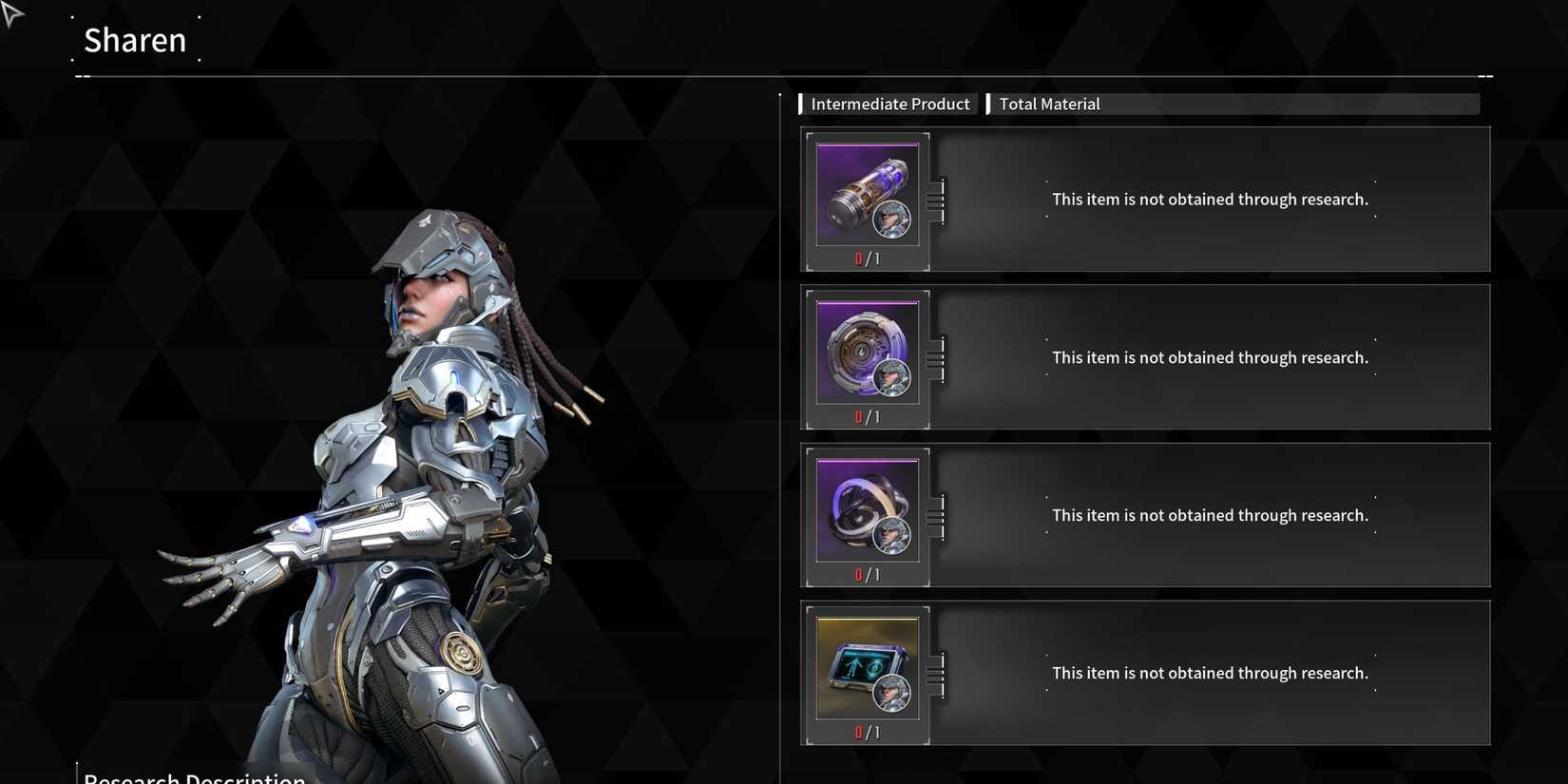Click the descendant portrait badge on the Stabilizer
Image resolution: width=1568 pixels, height=784 pixels.
(x=891, y=379)
